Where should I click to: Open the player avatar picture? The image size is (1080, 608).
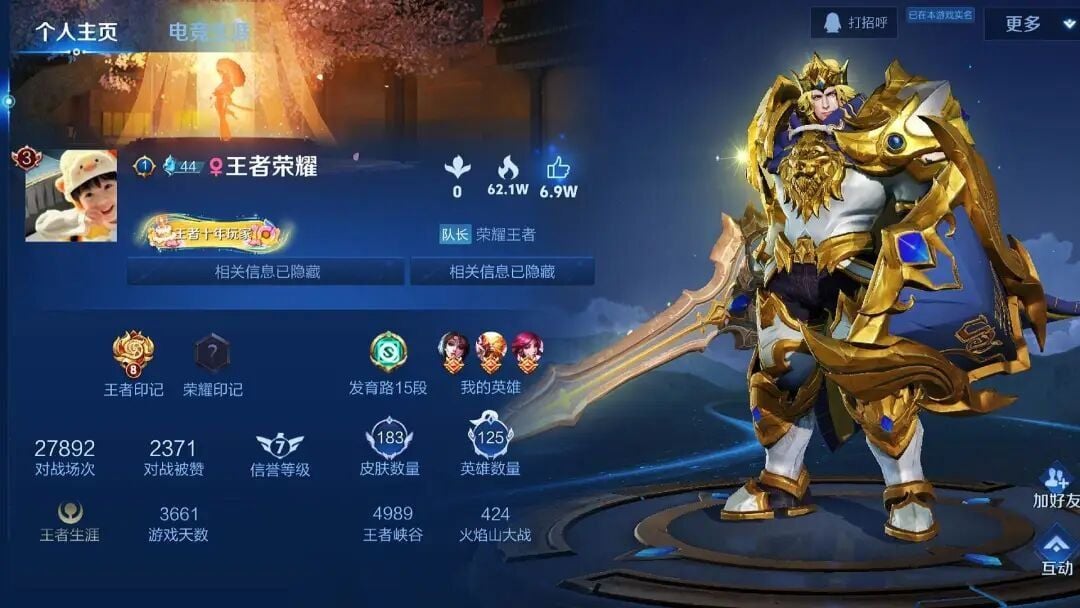[71, 196]
